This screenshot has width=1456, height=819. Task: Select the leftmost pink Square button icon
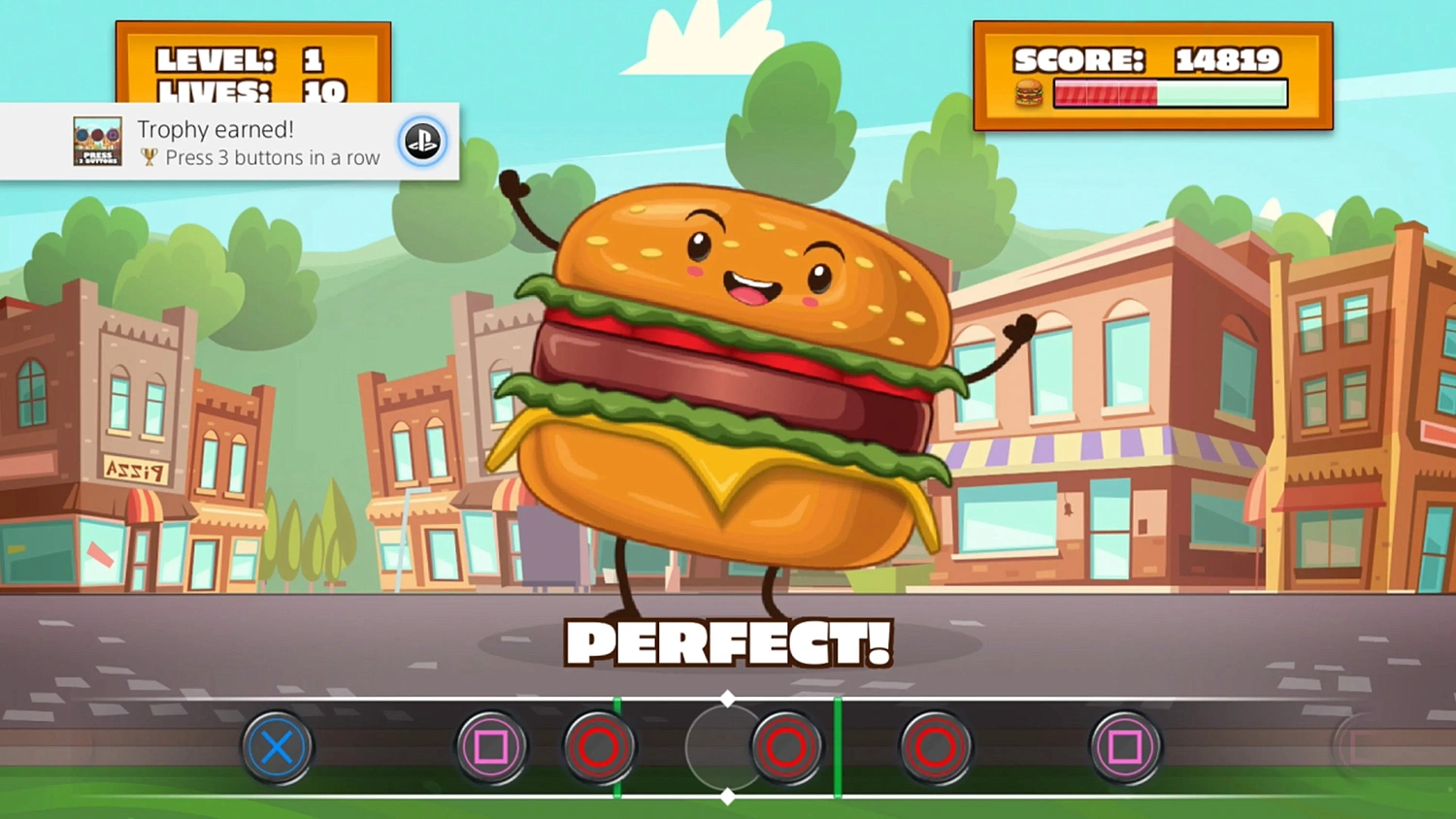492,747
